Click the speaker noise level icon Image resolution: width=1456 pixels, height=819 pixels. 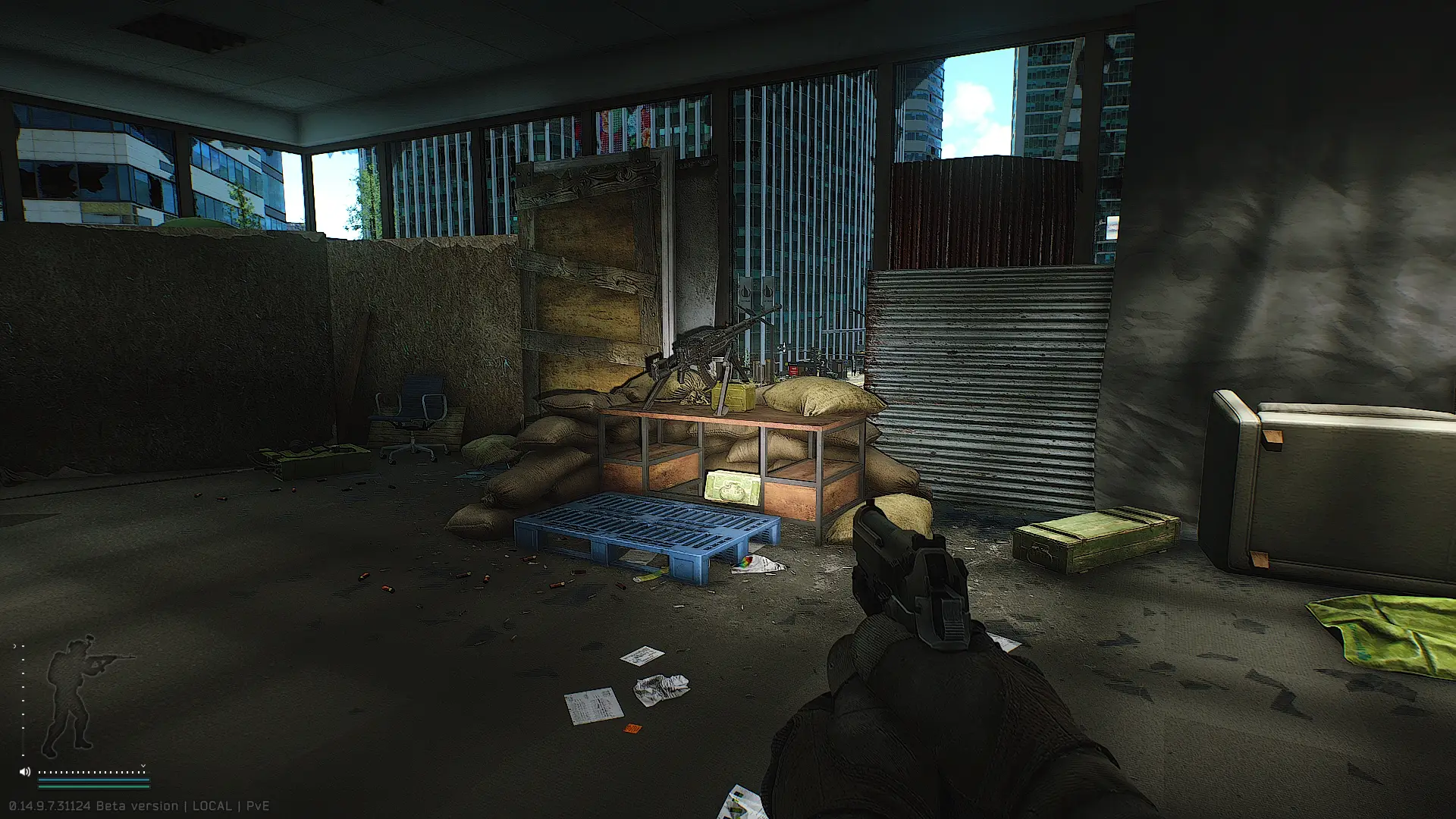(24, 772)
